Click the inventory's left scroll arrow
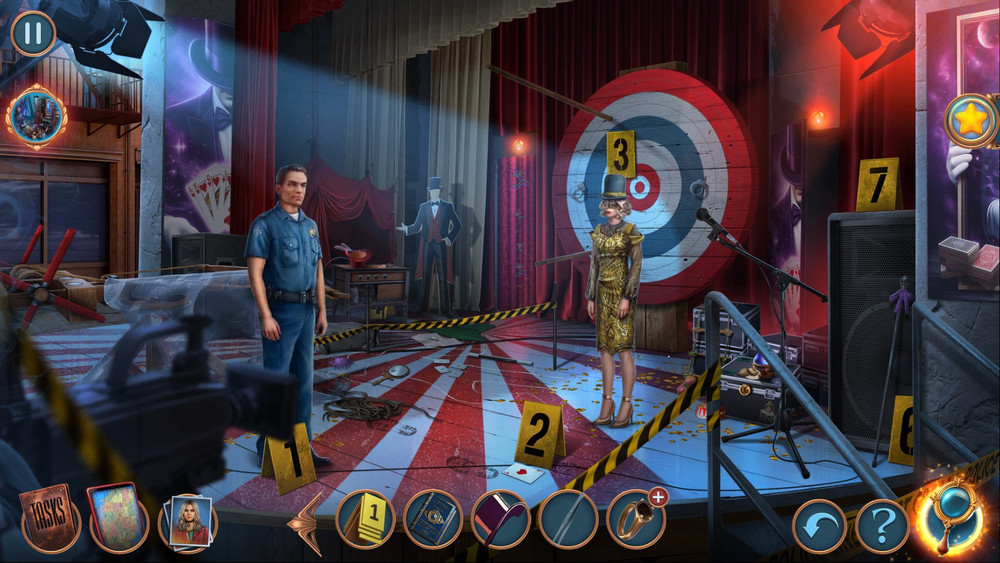Screen dimensions: 1000x563 (307, 522)
